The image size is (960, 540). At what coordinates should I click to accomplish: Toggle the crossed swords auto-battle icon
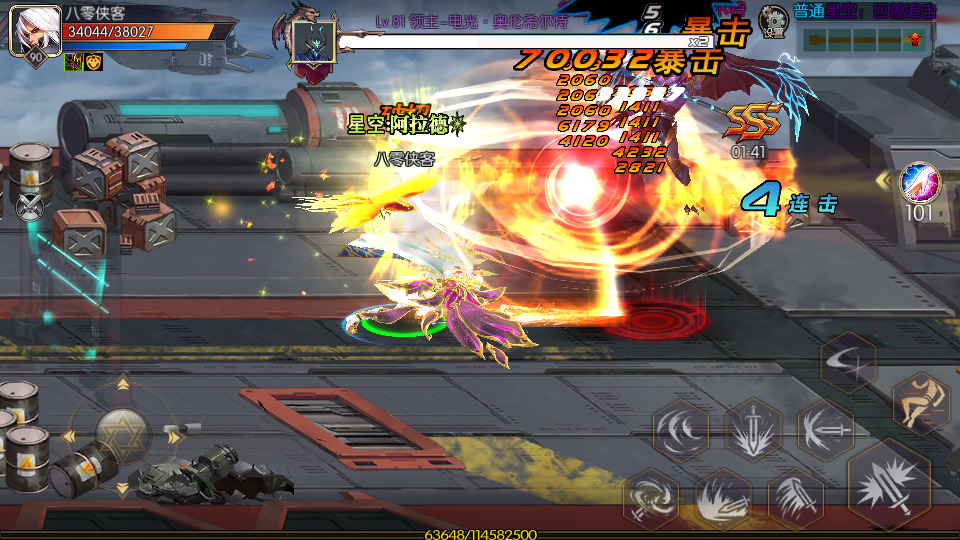pos(30,207)
